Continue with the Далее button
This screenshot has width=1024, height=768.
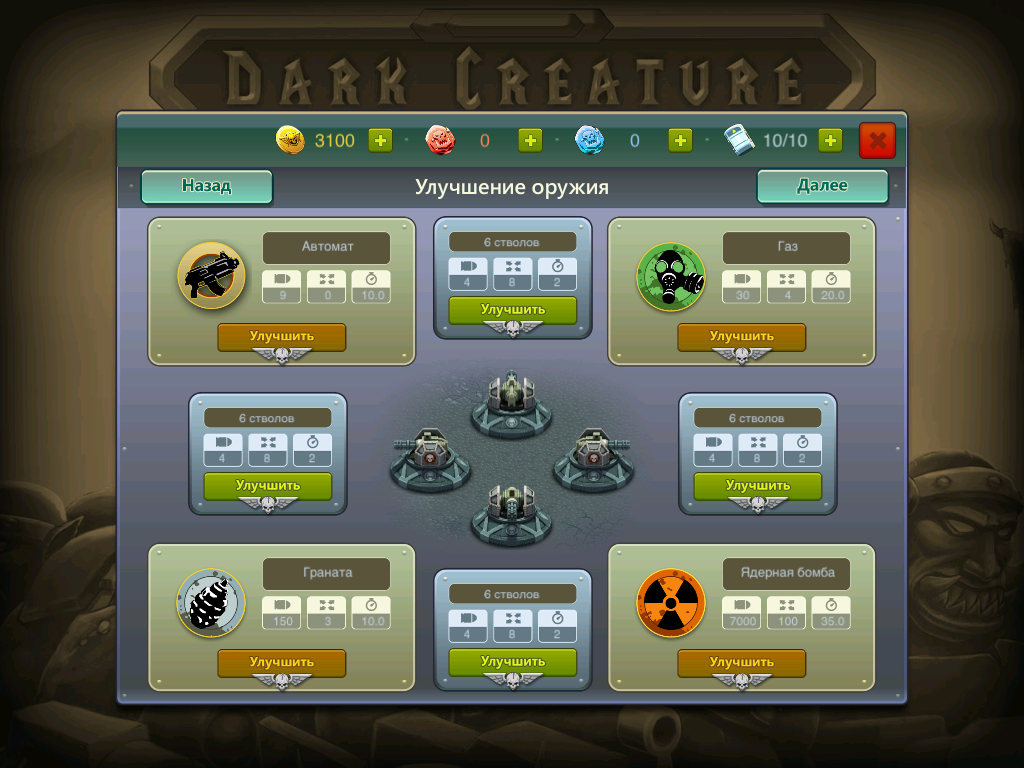(x=822, y=186)
